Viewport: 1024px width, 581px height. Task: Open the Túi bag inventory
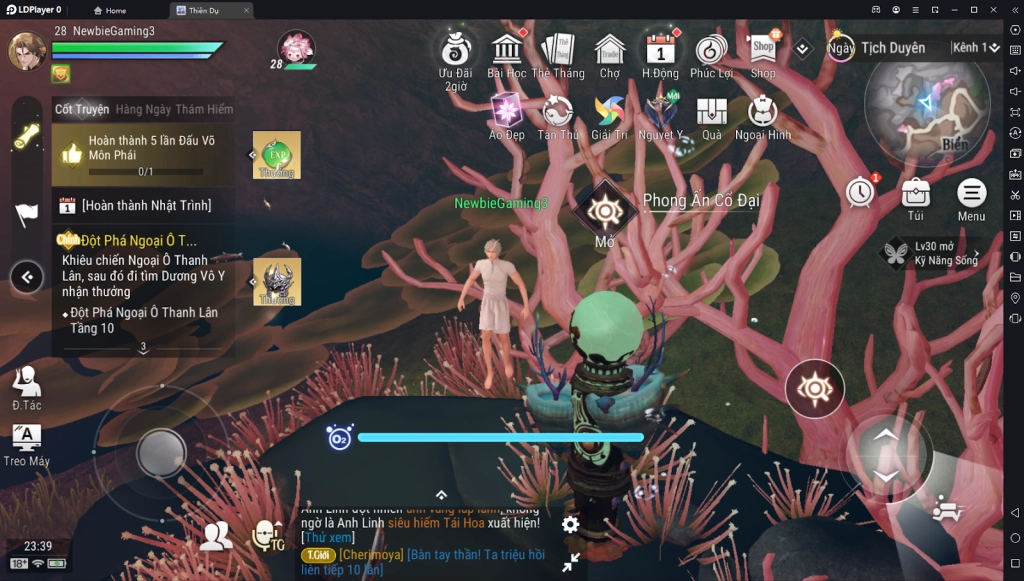point(915,195)
